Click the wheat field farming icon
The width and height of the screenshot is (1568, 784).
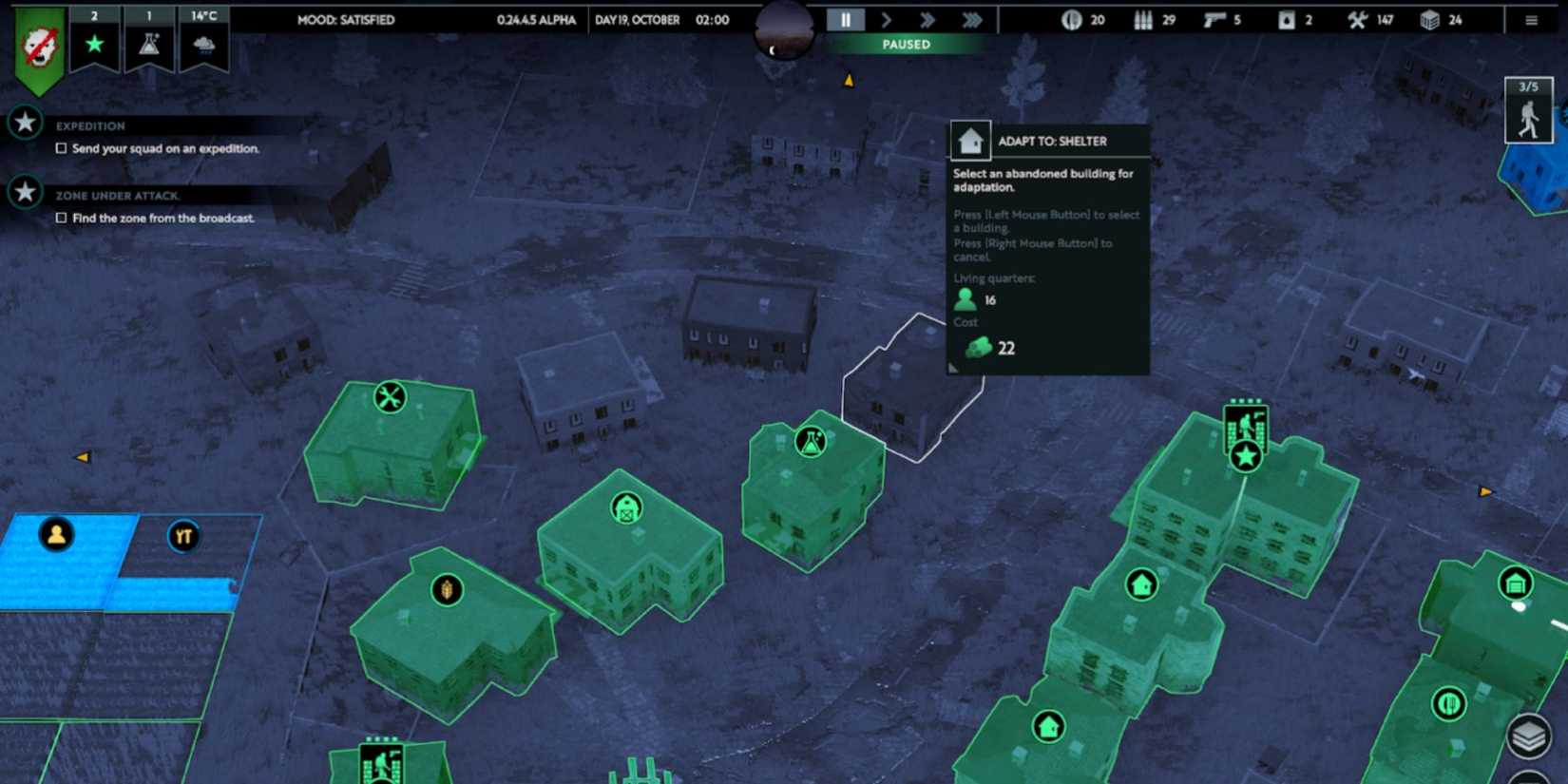445,588
